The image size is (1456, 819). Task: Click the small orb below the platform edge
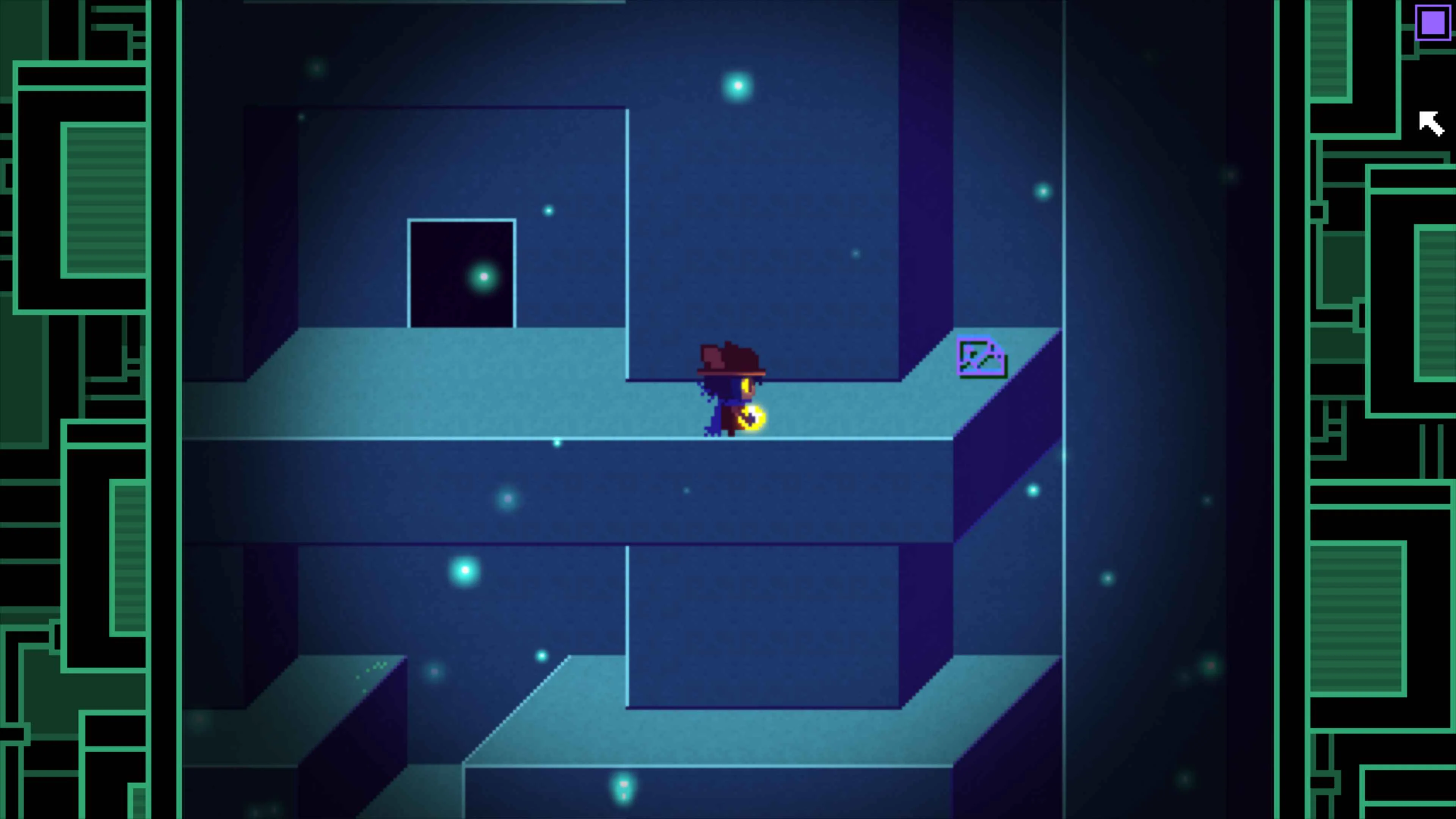557,443
